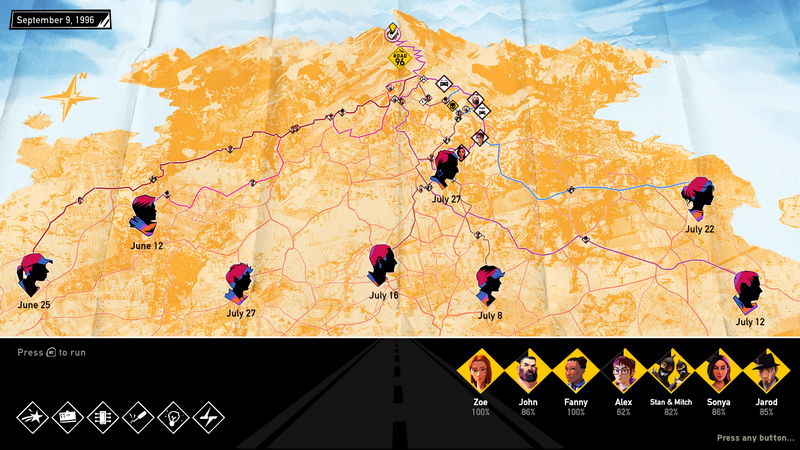Click the lightning bolt ability icon
Viewport: 800px width, 450px height.
click(208, 415)
